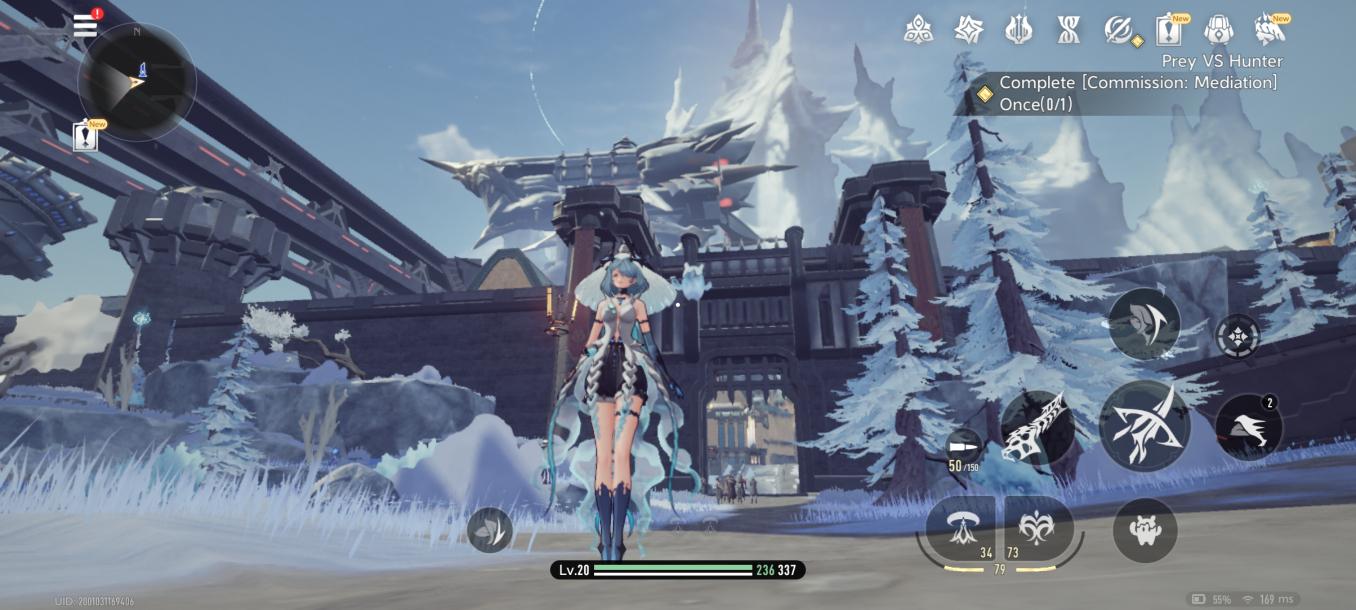Open the hamburger main menu
1356x610 pixels.
point(86,25)
